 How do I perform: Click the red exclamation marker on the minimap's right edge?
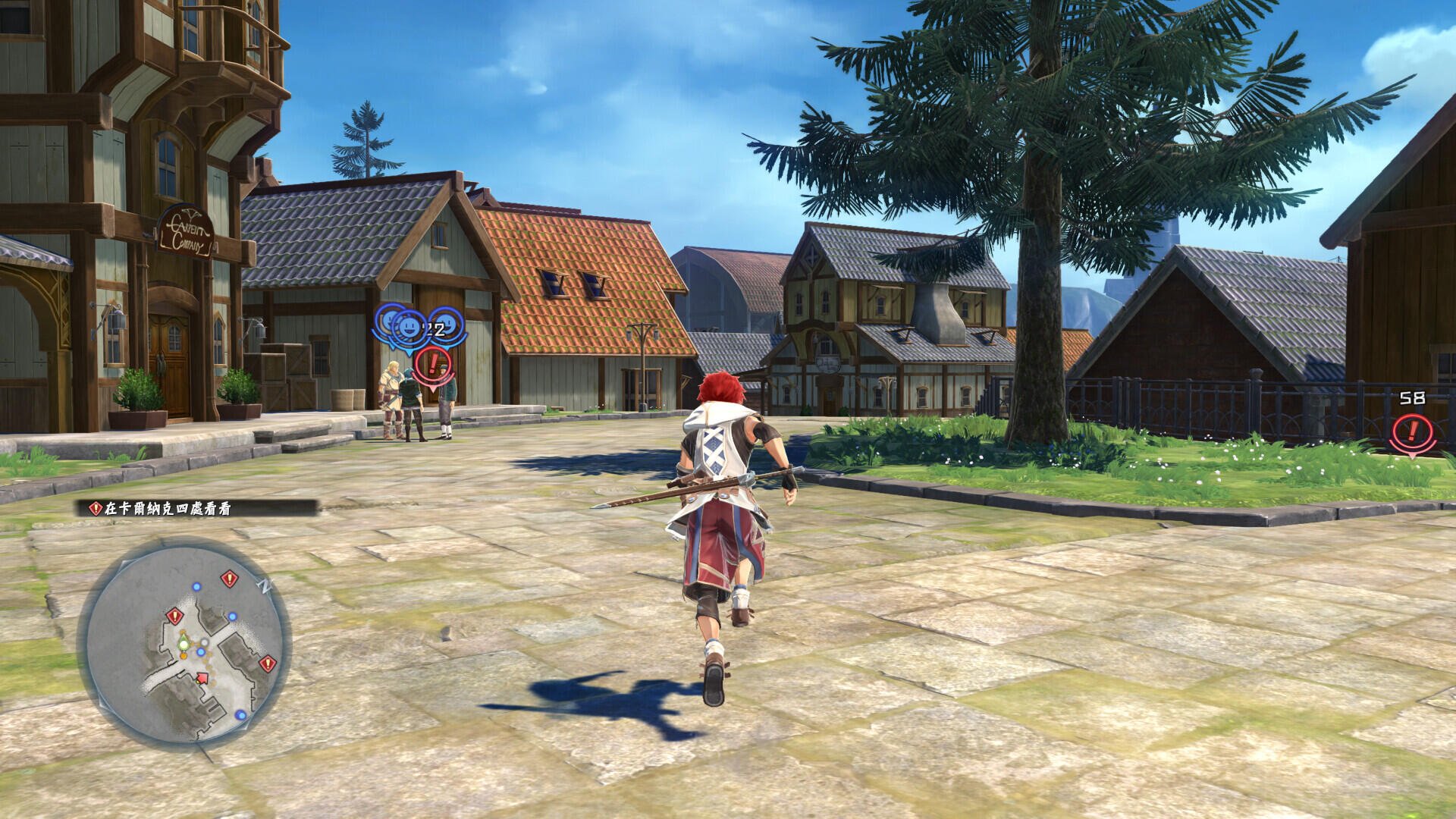(268, 663)
